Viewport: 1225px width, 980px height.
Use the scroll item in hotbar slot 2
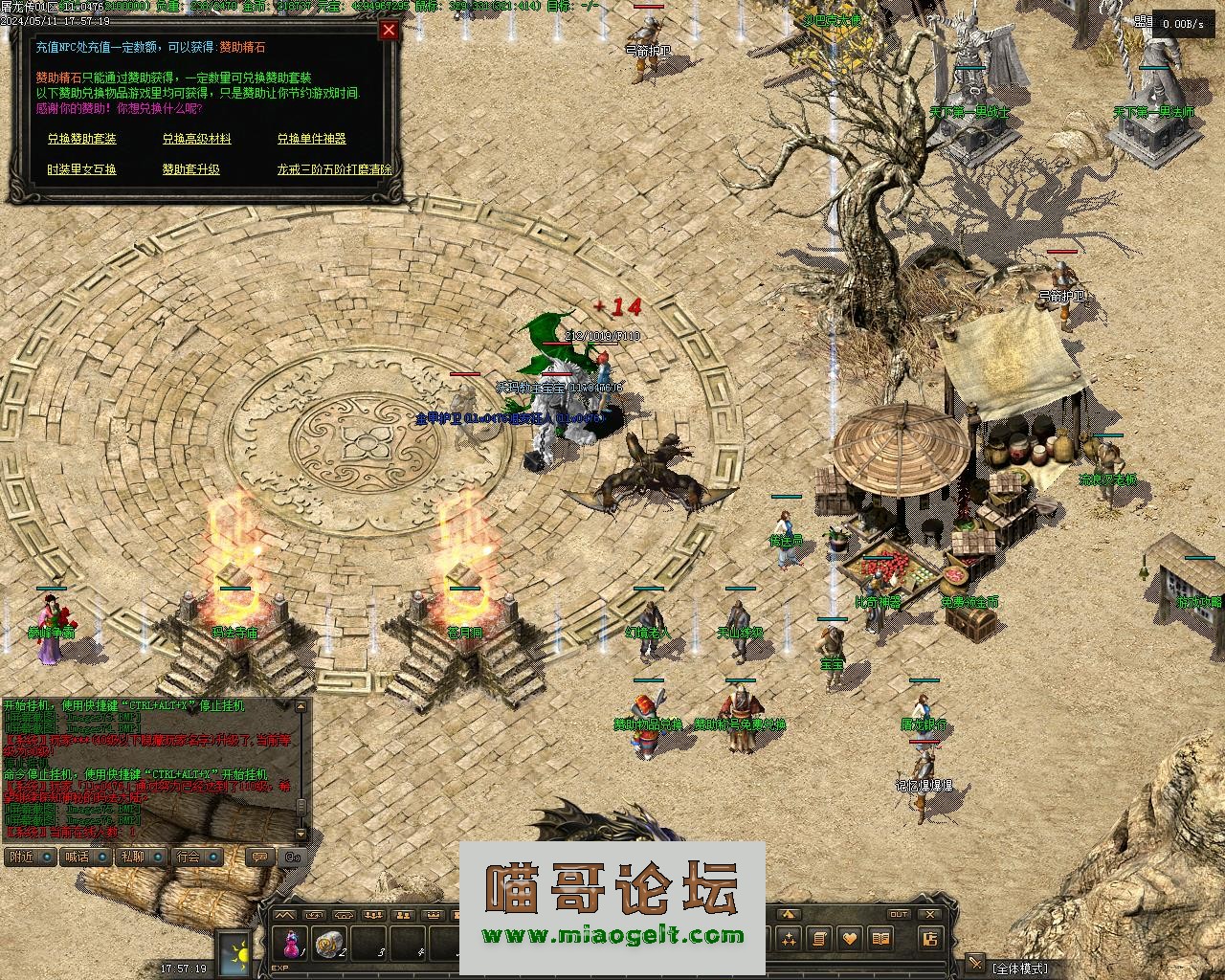tap(329, 943)
